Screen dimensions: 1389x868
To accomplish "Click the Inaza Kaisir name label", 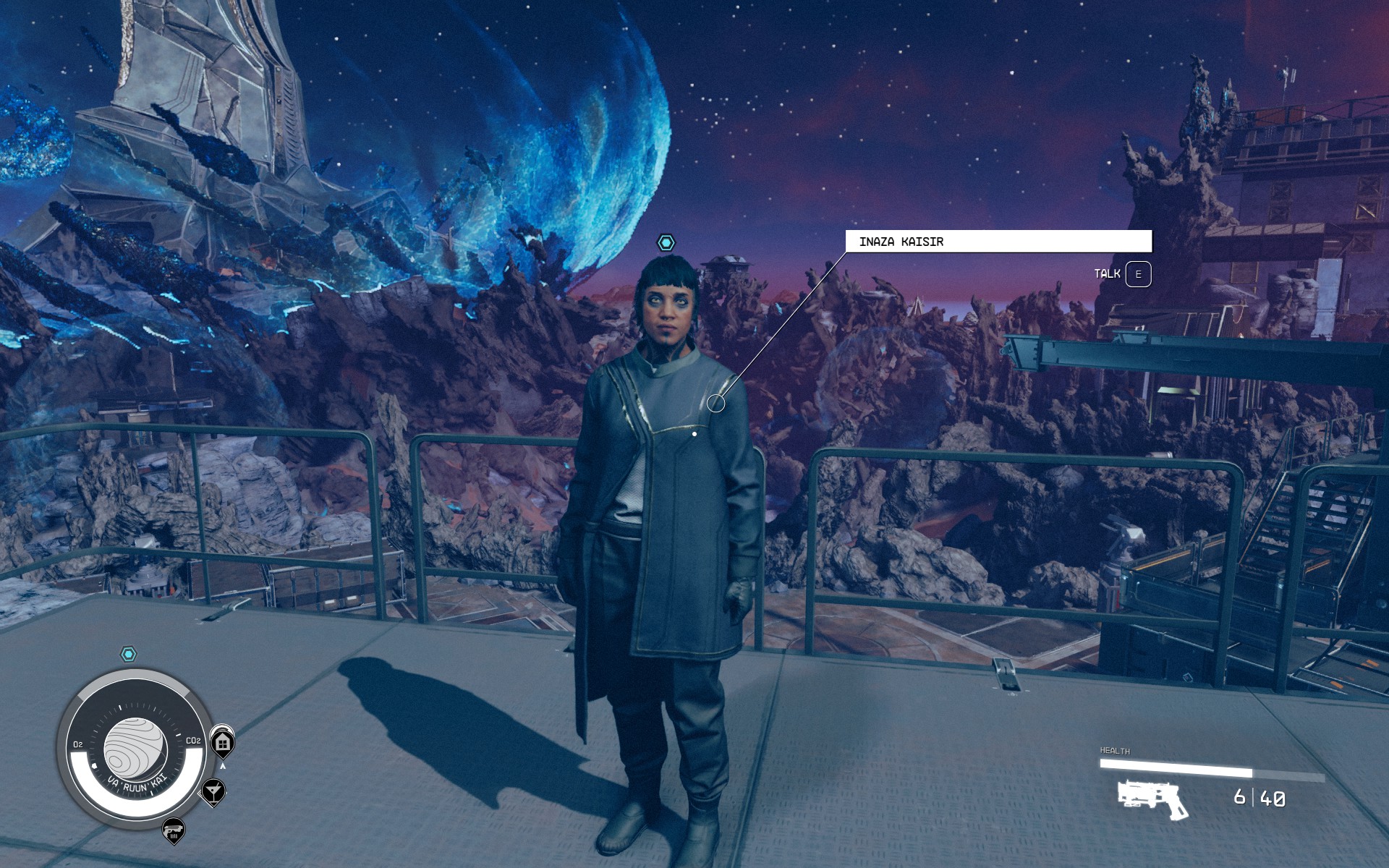I will pyautogui.click(x=998, y=242).
